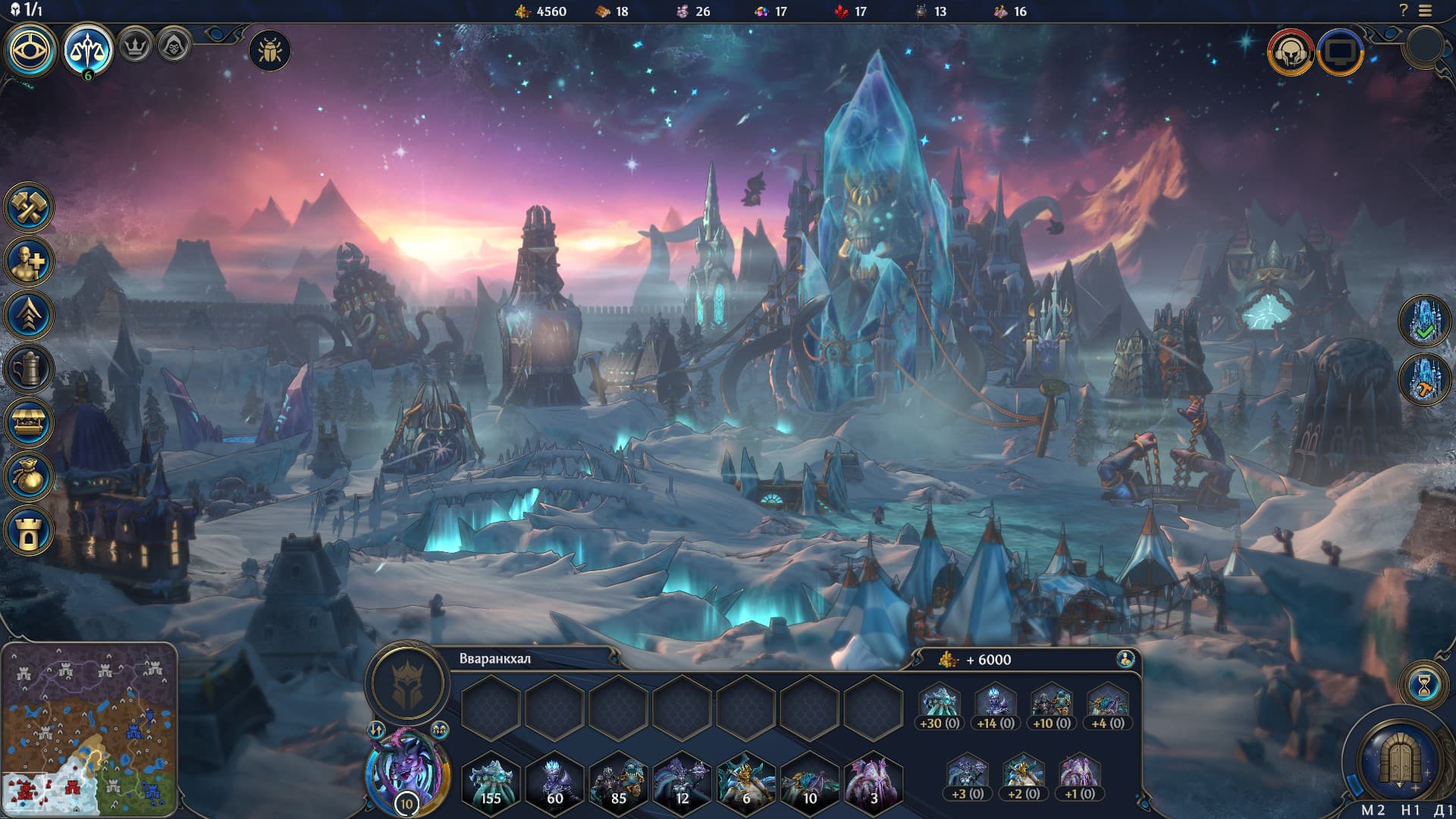Open the hero recruitment icon
Image resolution: width=1456 pixels, height=819 pixels.
29,262
